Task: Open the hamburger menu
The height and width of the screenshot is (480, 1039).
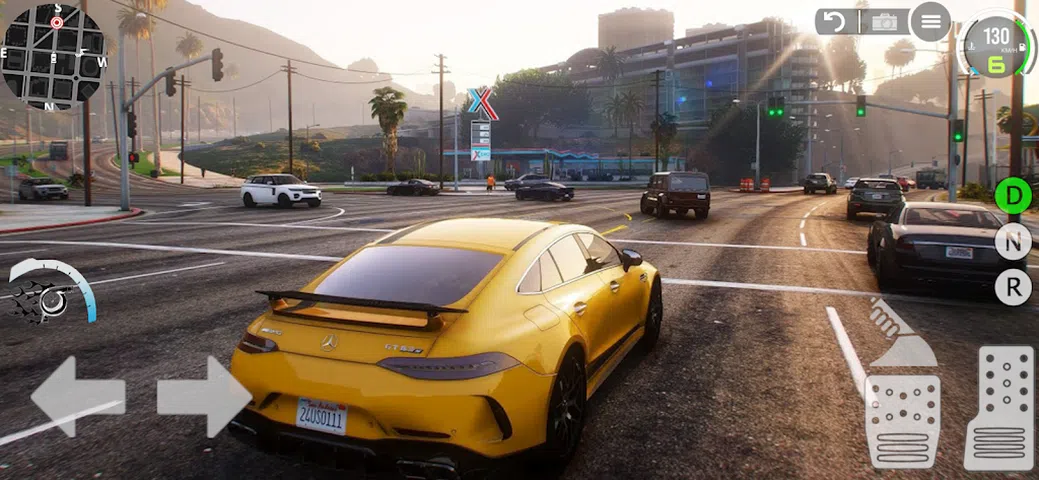Action: [930, 21]
